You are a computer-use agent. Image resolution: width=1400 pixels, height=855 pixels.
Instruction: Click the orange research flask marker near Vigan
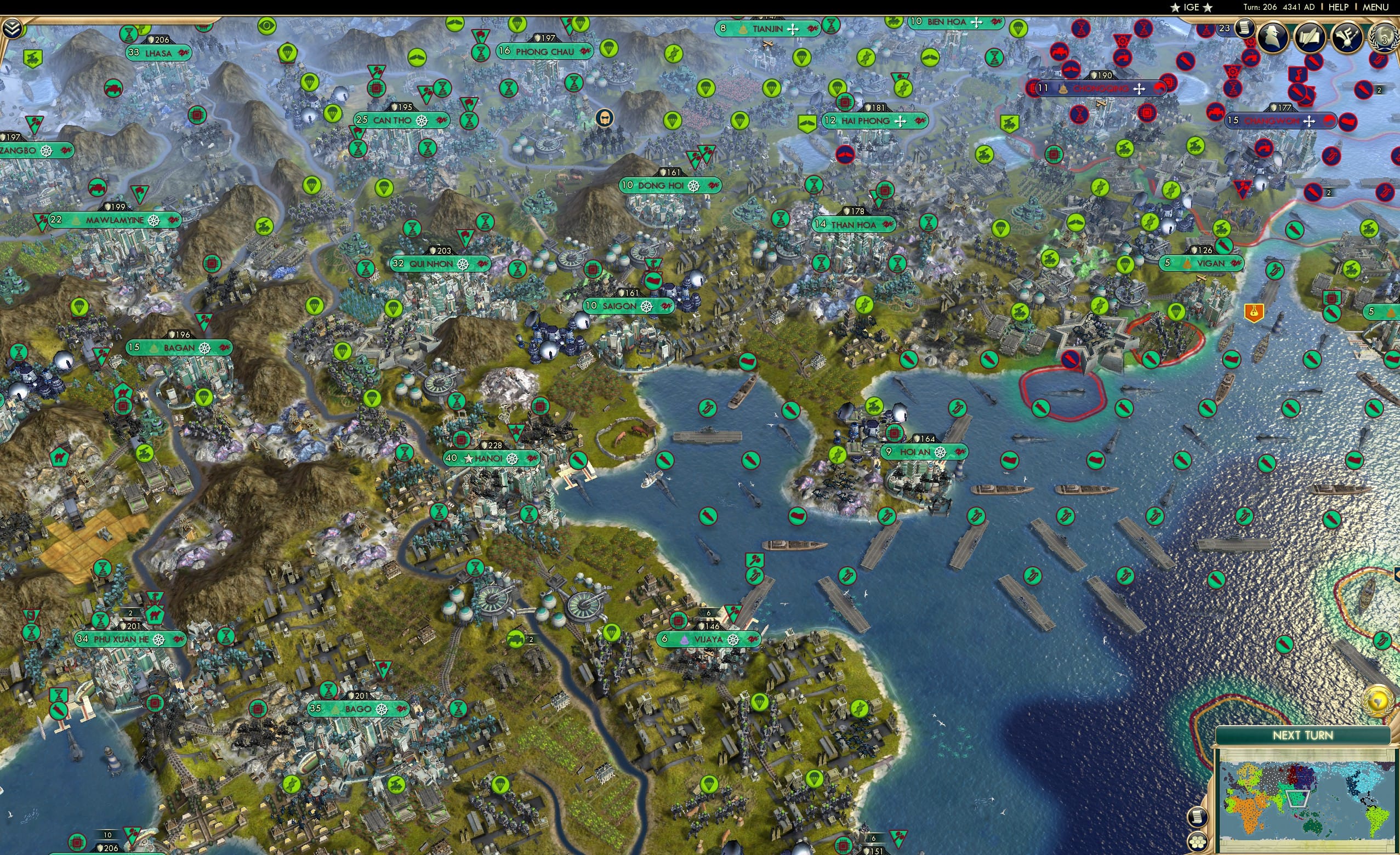[x=1255, y=313]
